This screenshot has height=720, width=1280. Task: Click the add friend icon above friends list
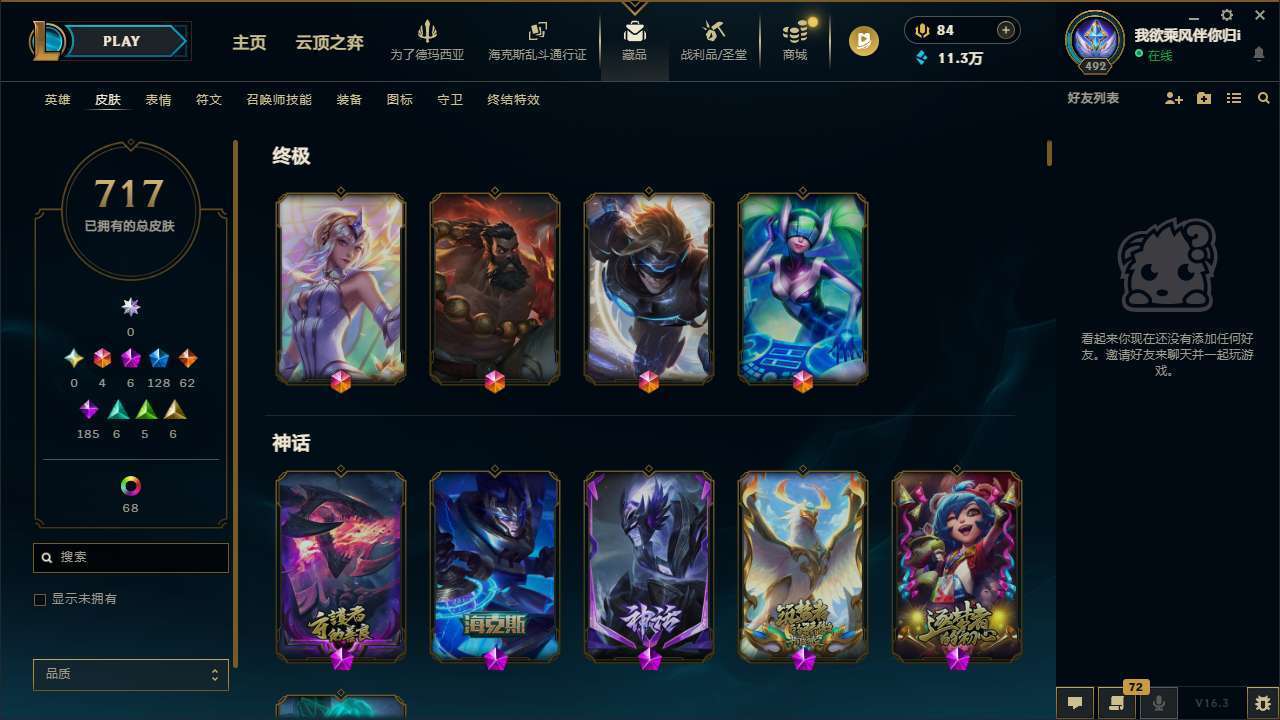click(x=1174, y=98)
